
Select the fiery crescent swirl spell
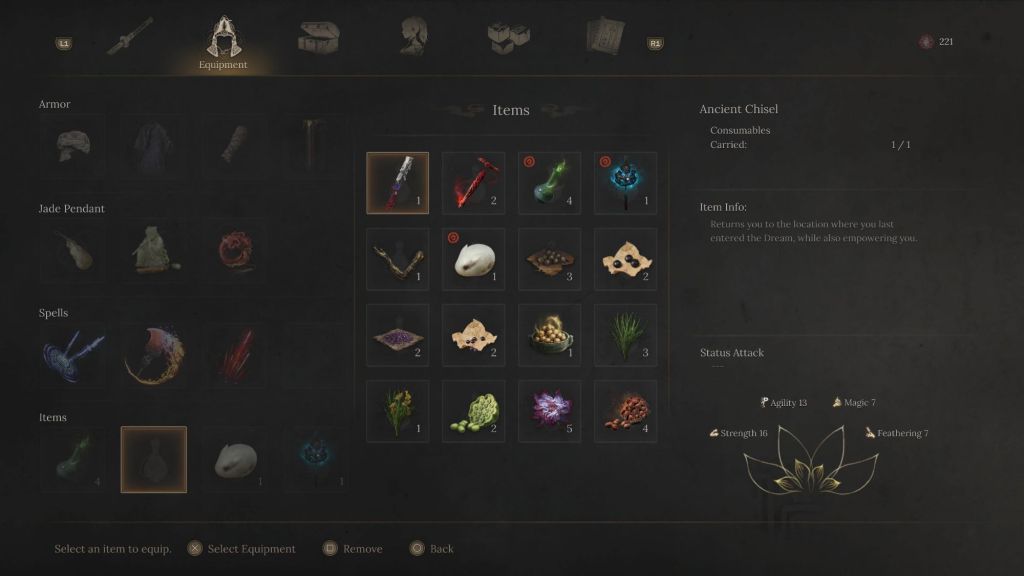153,355
